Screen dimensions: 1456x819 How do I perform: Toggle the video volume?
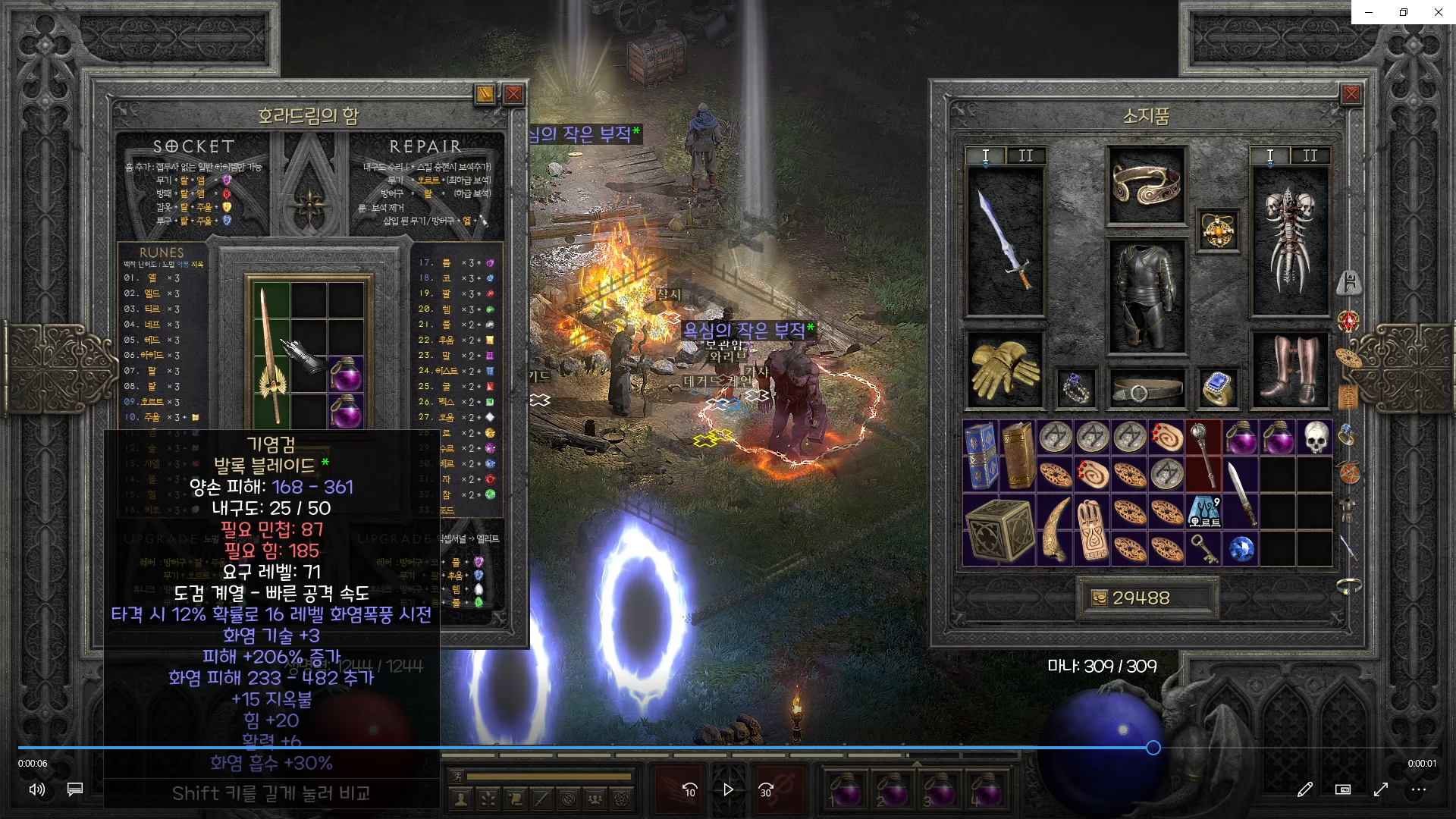click(36, 789)
